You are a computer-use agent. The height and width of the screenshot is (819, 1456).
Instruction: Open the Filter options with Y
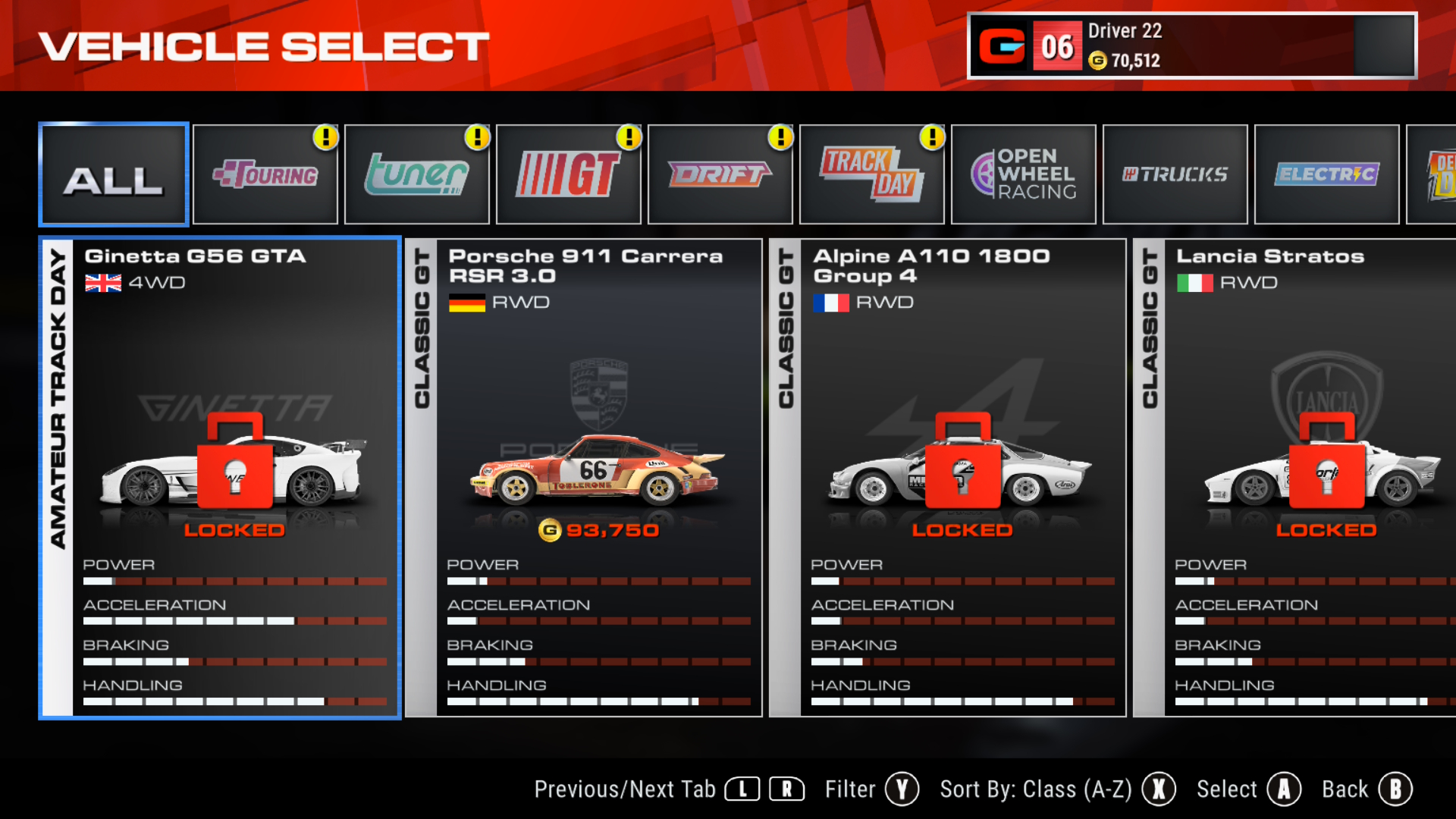[902, 789]
